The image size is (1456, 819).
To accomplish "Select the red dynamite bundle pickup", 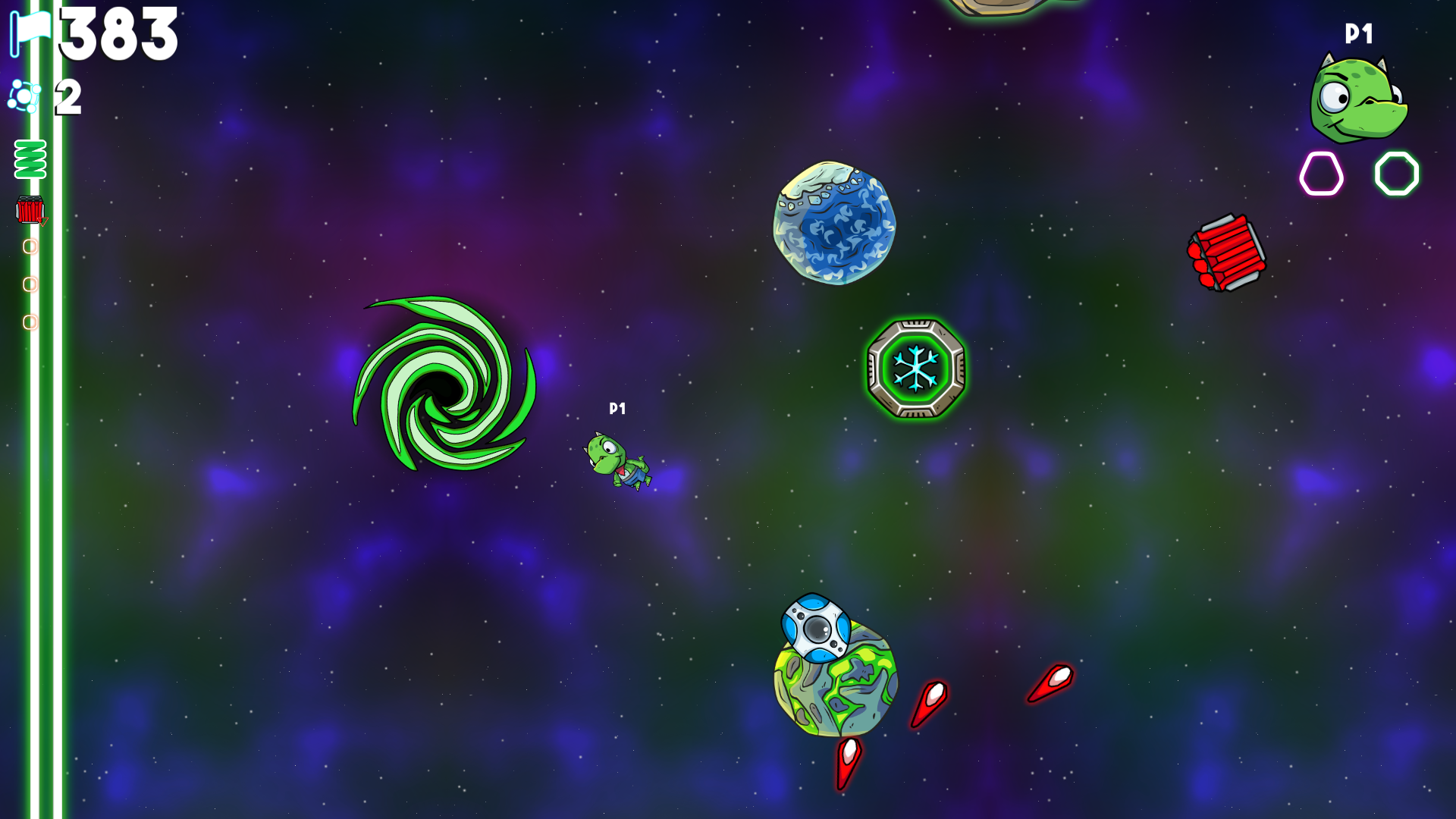I will coord(1227,253).
